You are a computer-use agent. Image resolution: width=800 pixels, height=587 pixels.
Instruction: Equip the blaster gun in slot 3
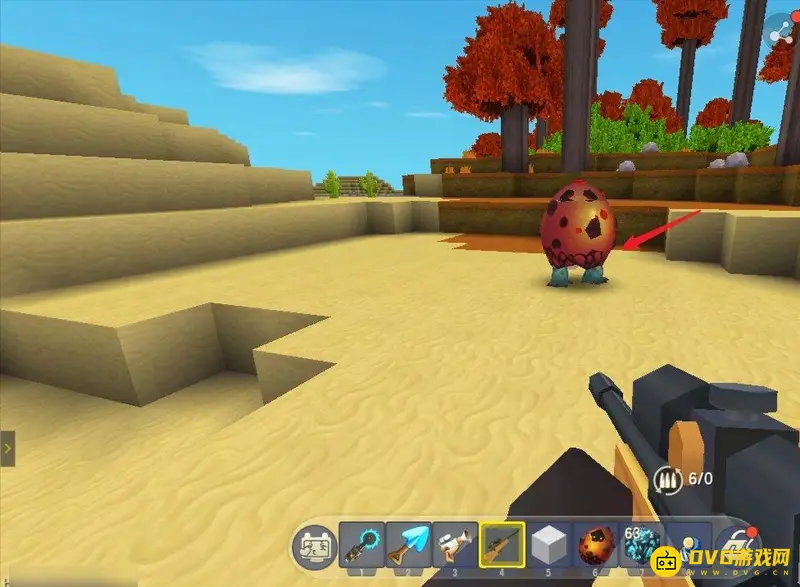pyautogui.click(x=455, y=547)
